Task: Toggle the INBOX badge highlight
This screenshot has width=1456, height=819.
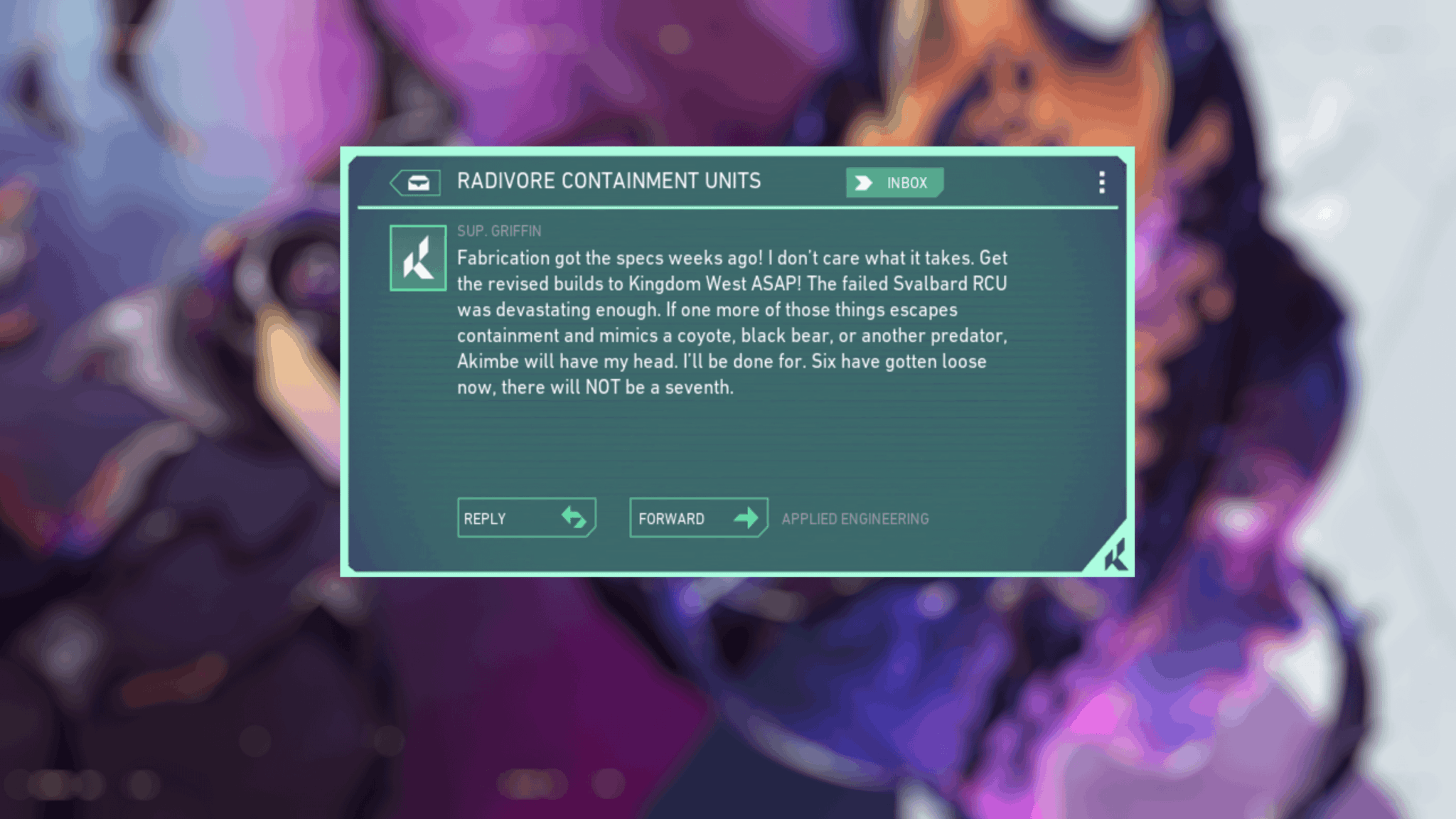Action: pyautogui.click(x=894, y=183)
